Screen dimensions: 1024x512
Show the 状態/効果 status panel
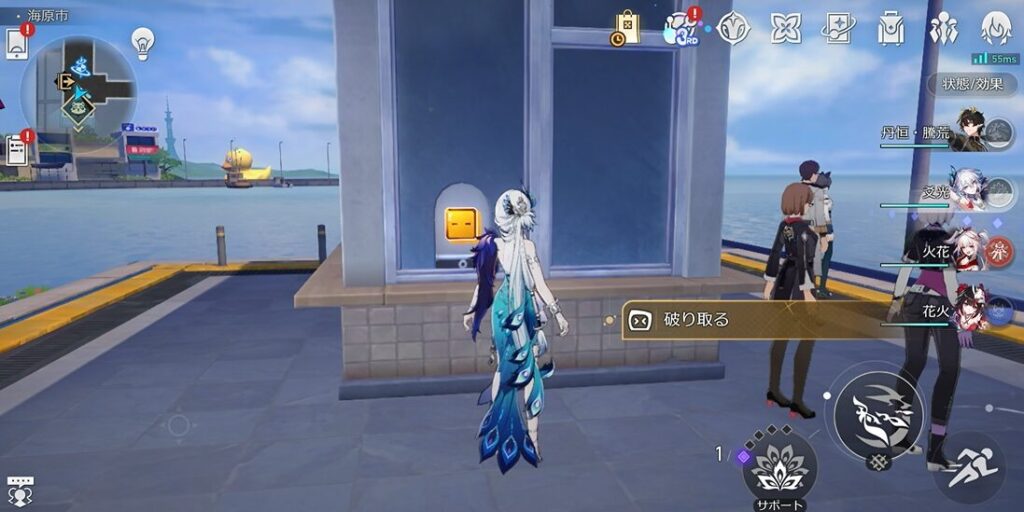point(971,84)
